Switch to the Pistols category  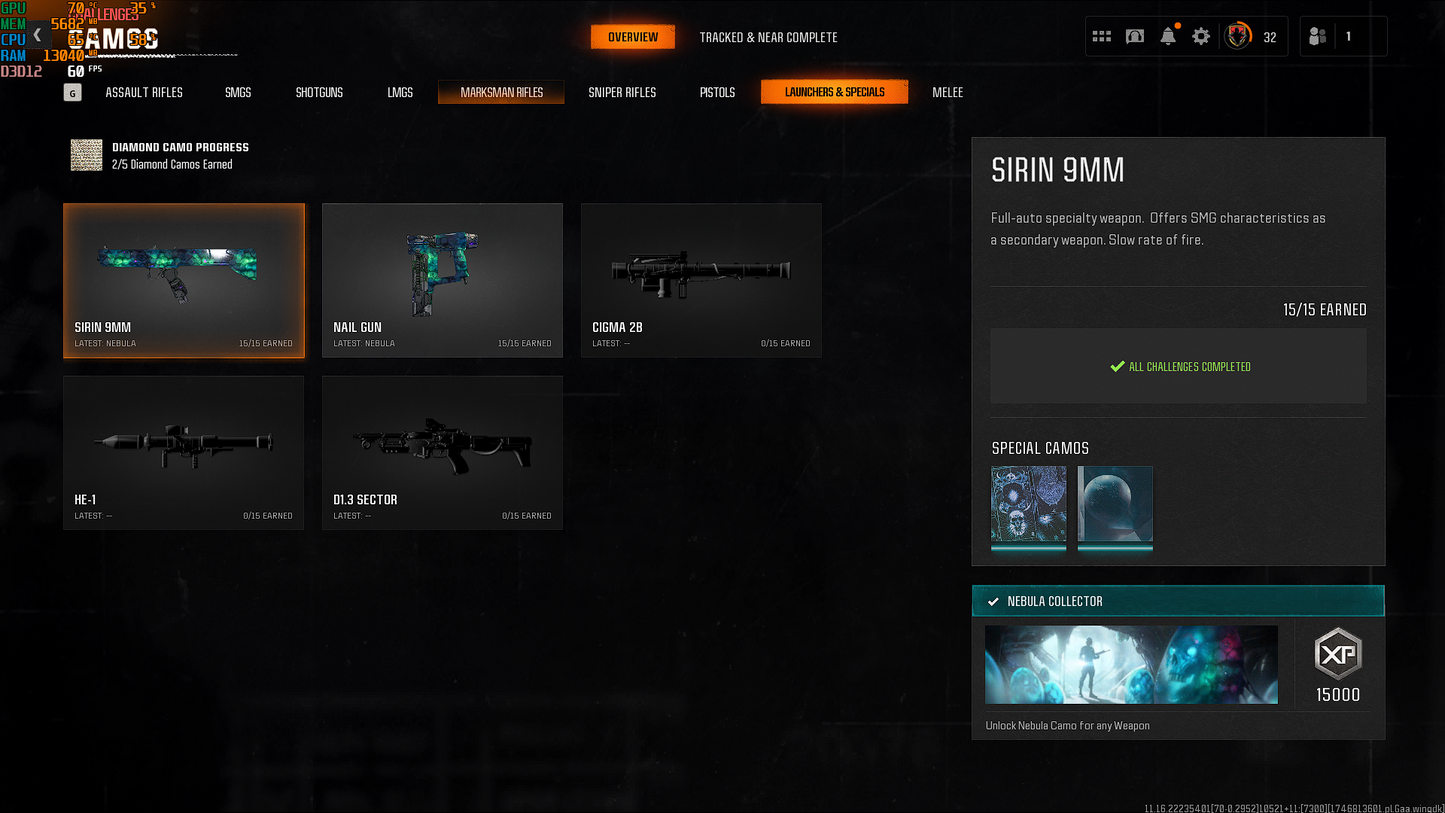pyautogui.click(x=717, y=92)
